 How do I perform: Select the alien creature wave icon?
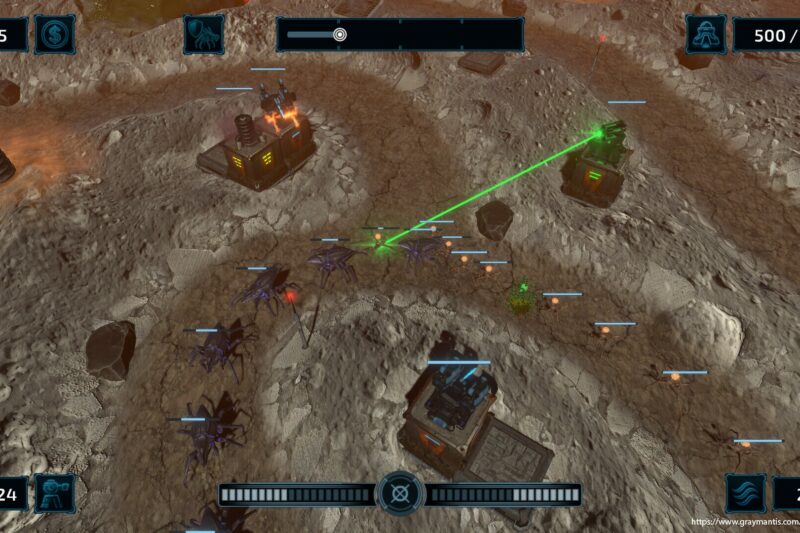[203, 35]
